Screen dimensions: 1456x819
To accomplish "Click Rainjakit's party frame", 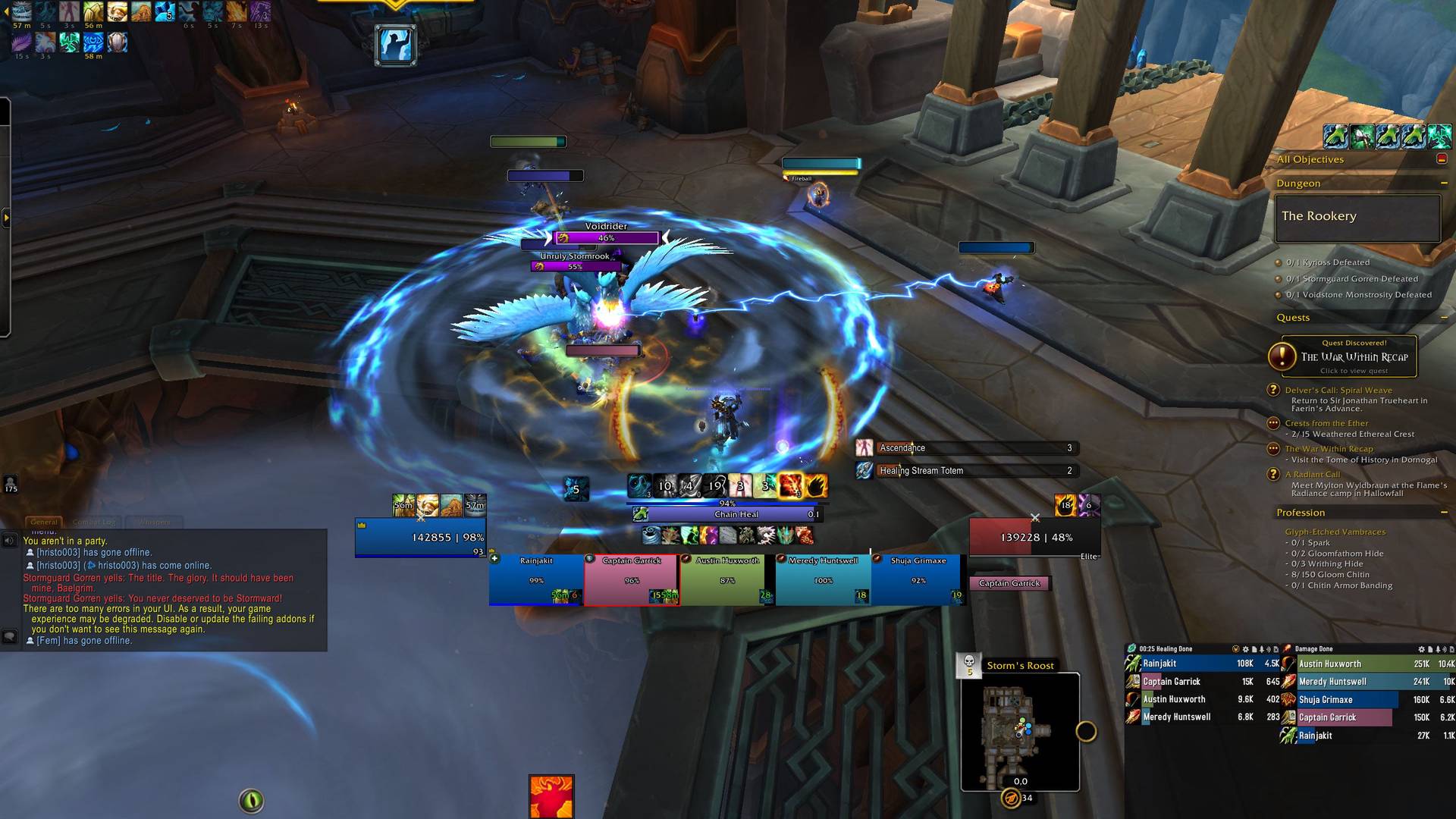I will (536, 580).
